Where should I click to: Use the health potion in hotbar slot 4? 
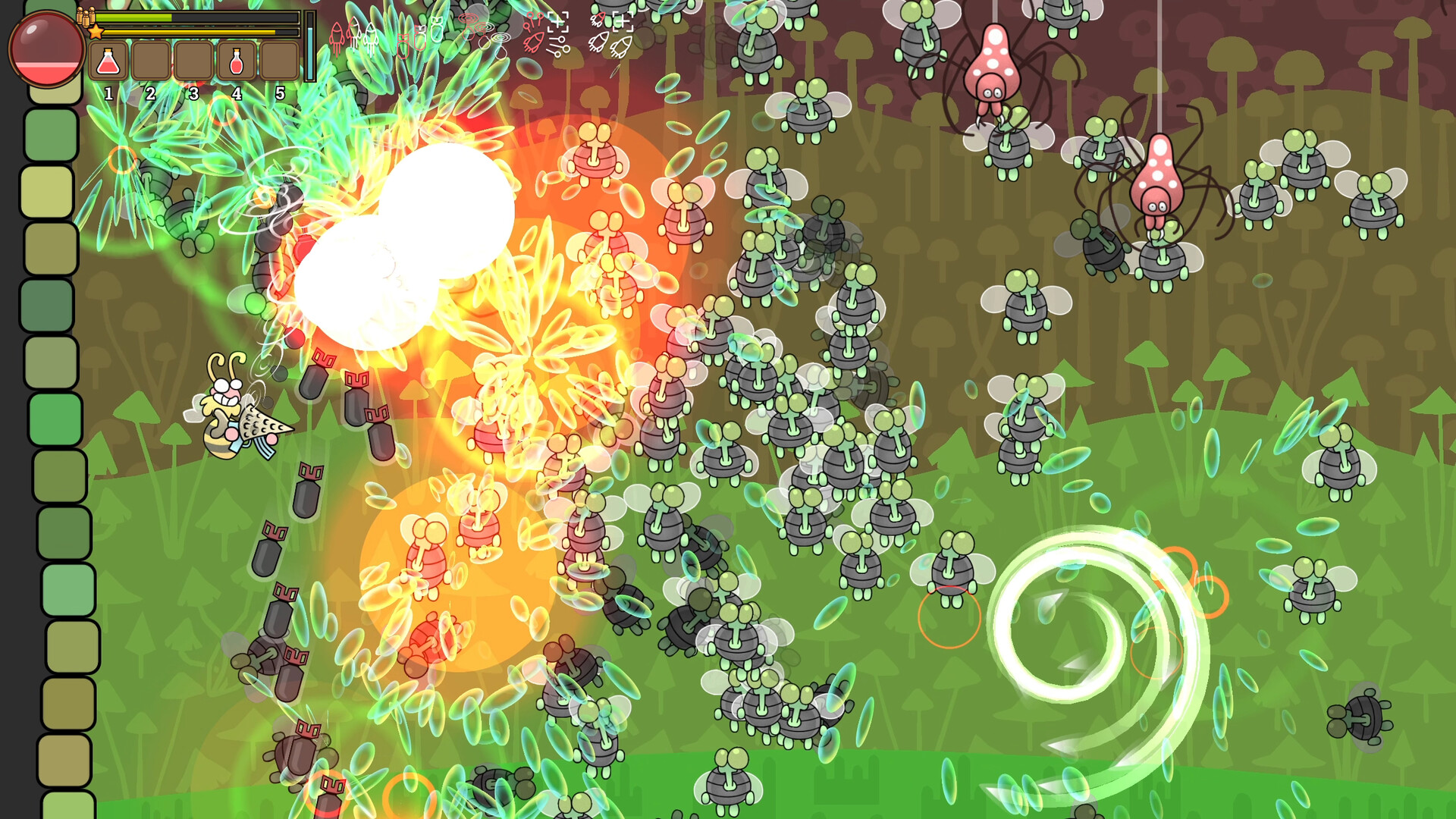pyautogui.click(x=237, y=61)
